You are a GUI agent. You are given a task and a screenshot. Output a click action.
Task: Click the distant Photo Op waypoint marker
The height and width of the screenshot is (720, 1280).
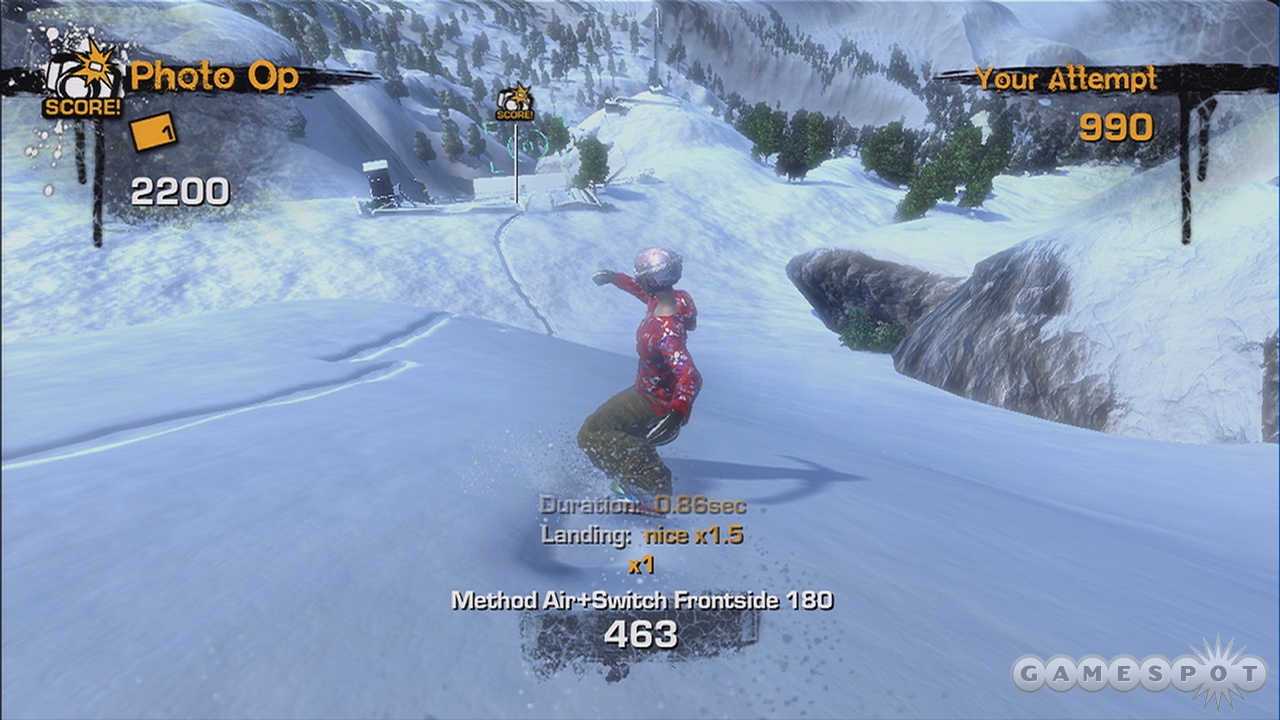515,103
